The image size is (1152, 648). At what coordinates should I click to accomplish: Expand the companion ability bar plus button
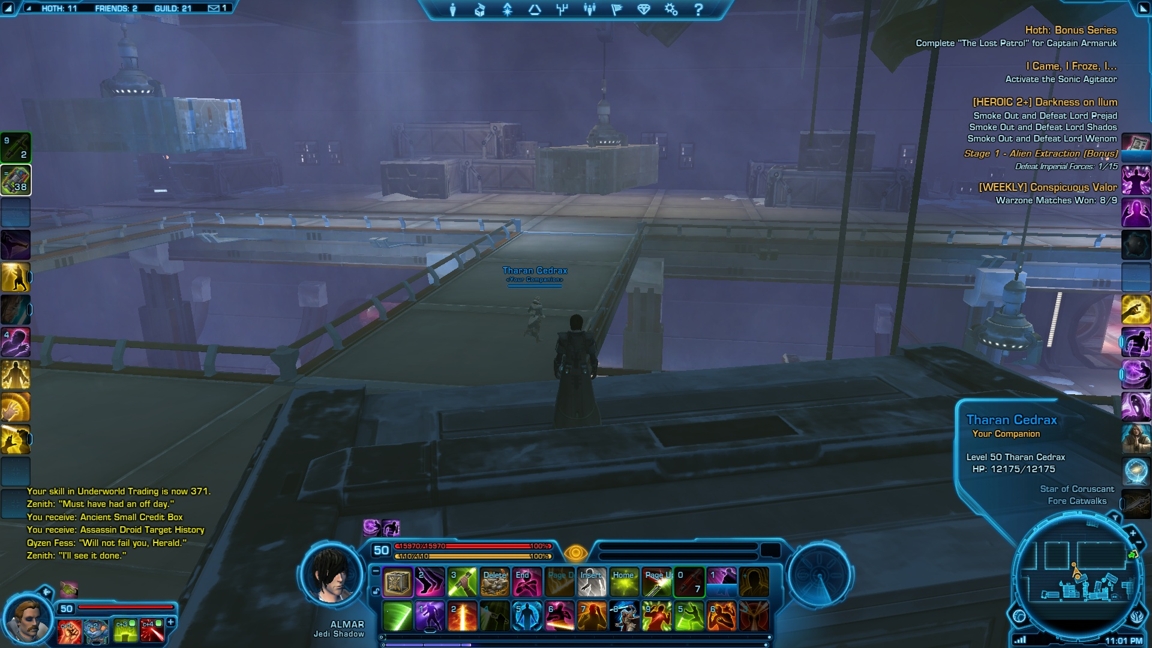171,623
